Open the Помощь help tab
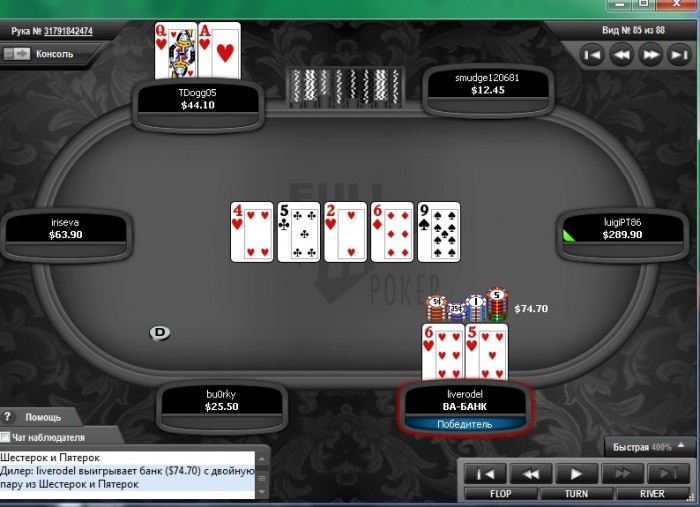Screen dimensions: 700x507 point(42,417)
